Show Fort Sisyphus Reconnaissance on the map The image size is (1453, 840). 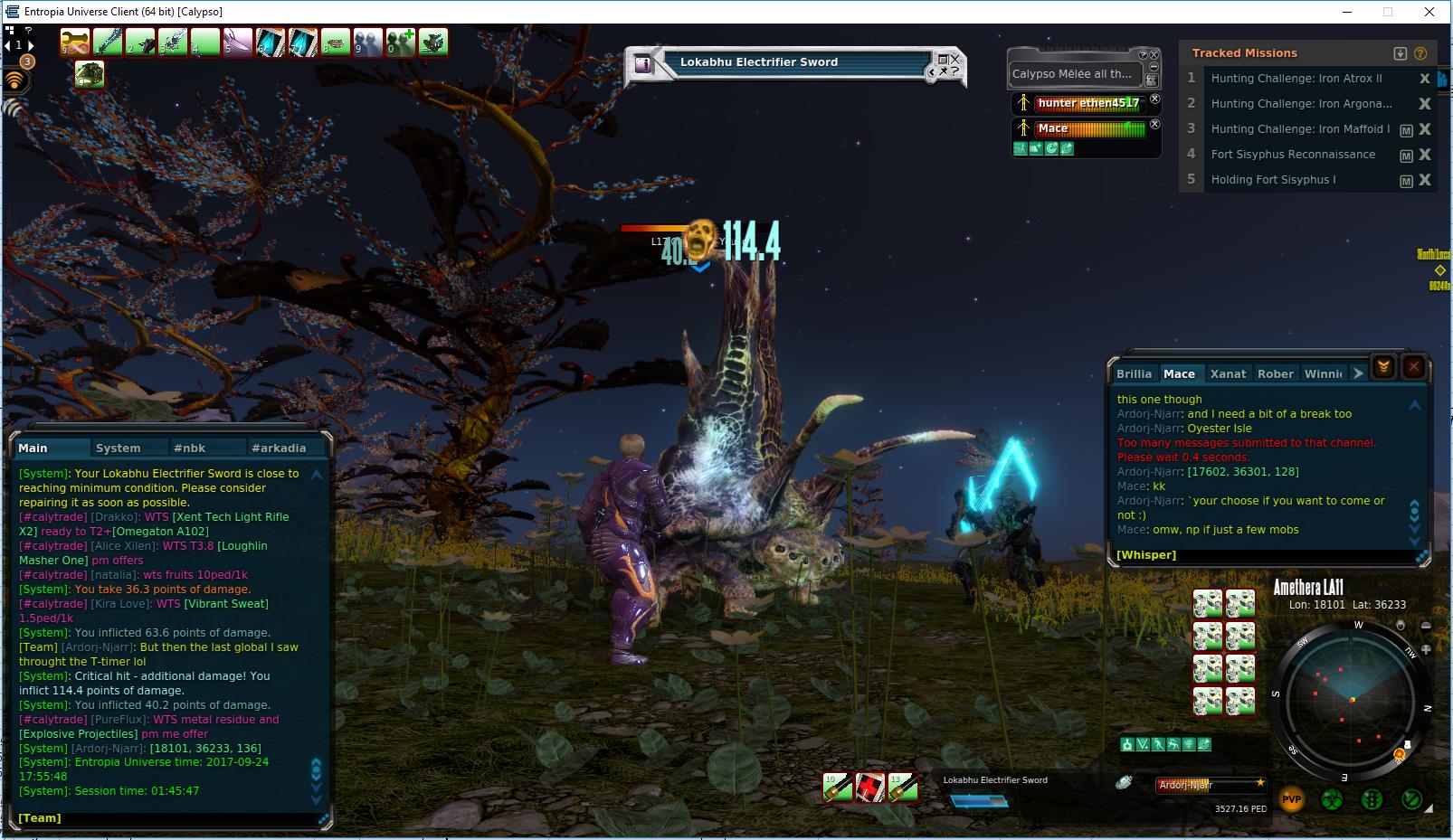(x=1406, y=156)
